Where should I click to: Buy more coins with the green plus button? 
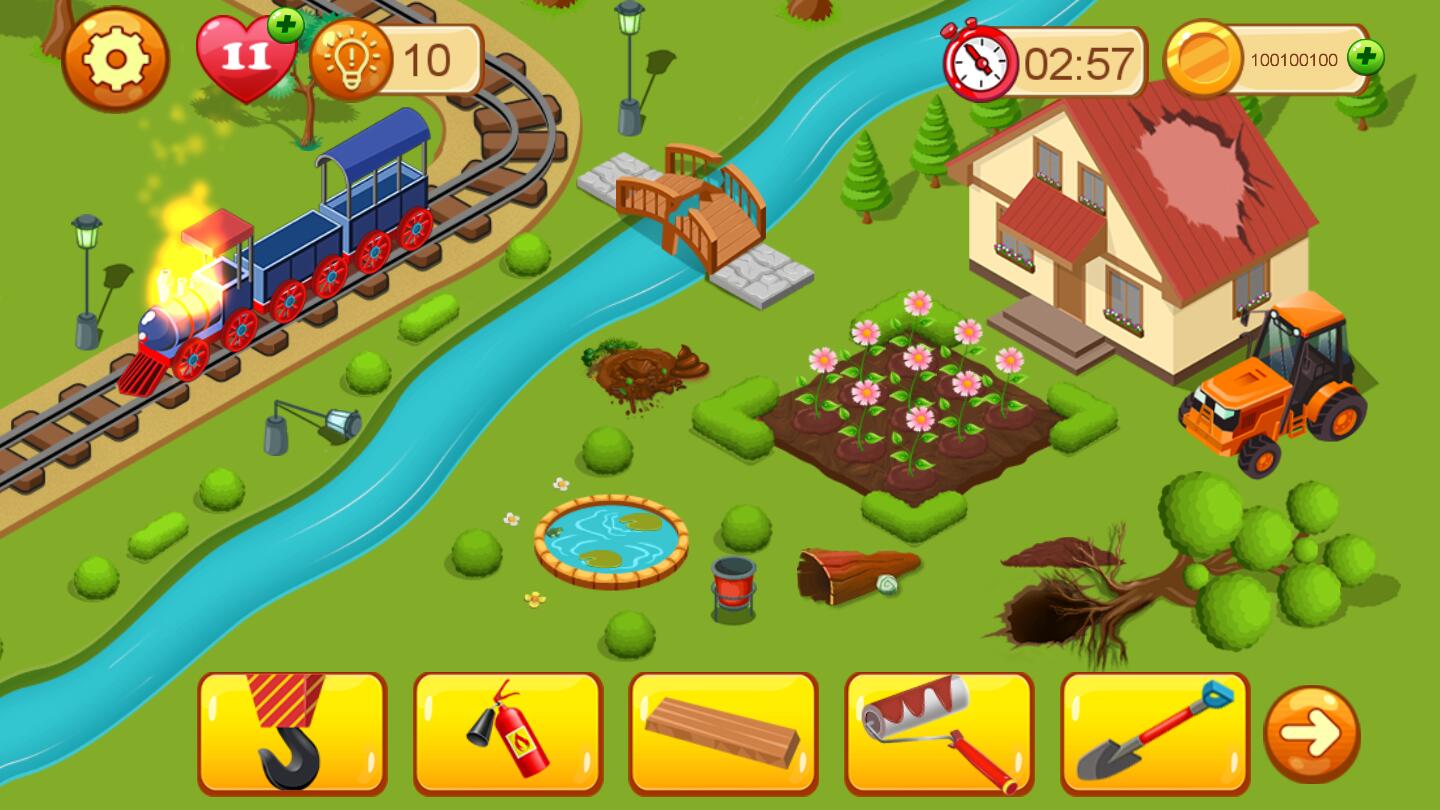(x=1365, y=58)
